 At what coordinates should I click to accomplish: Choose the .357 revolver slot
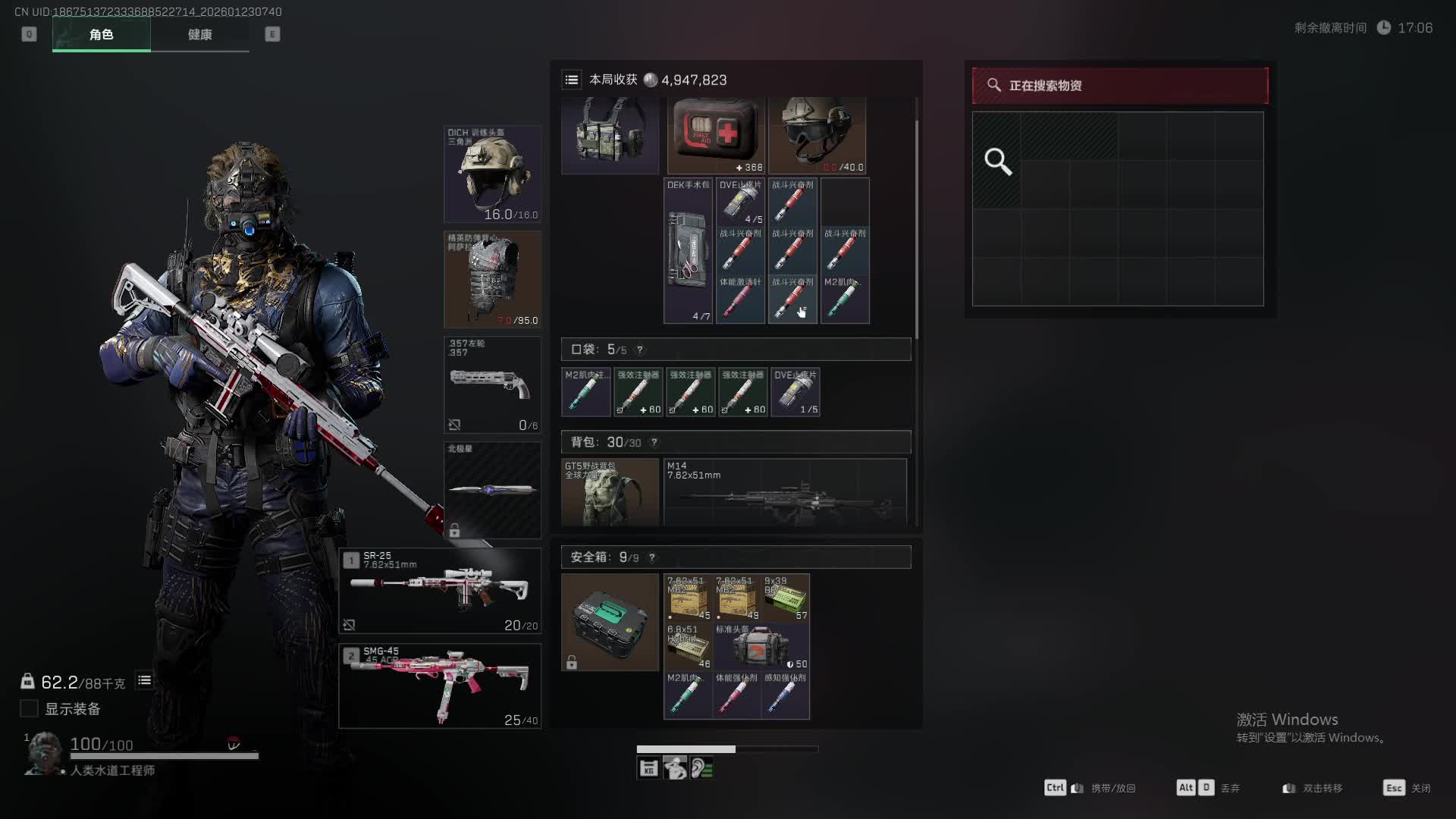492,385
